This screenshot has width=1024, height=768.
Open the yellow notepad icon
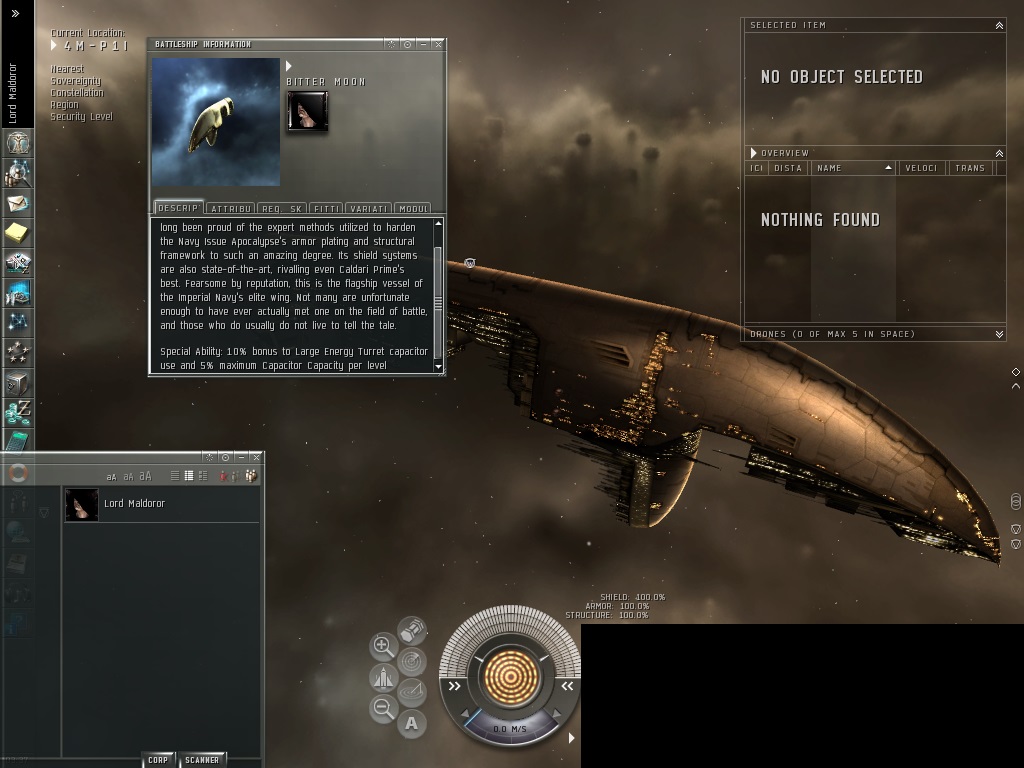[17, 233]
